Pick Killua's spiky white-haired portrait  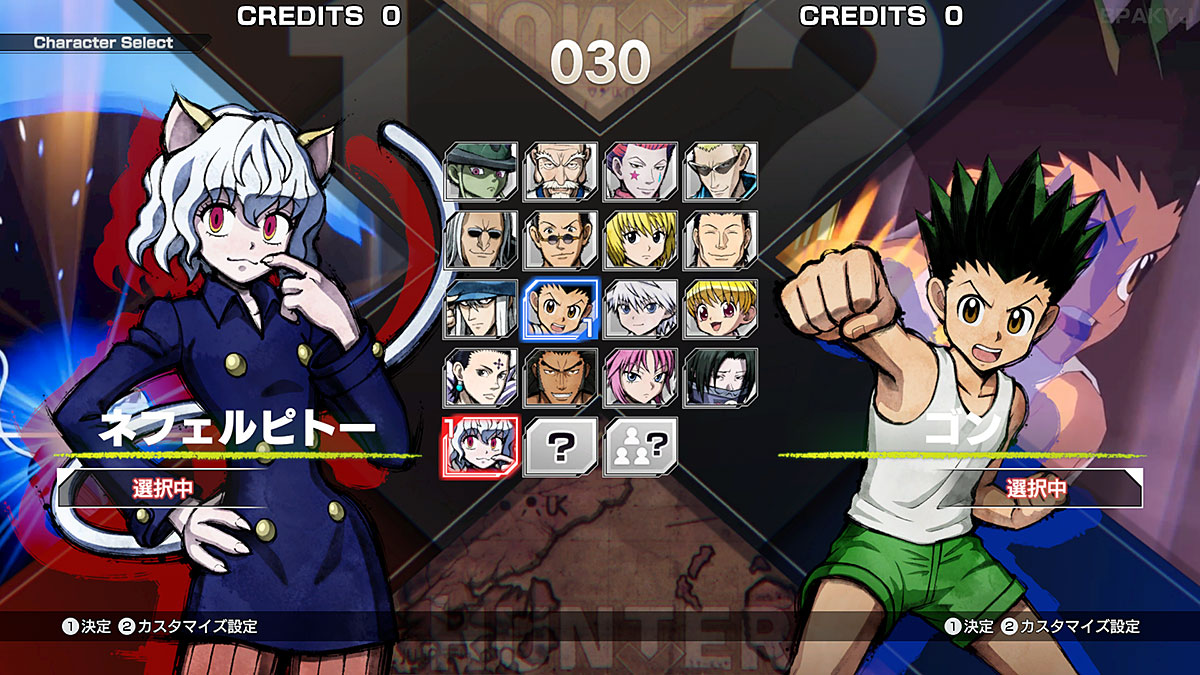pyautogui.click(x=641, y=308)
